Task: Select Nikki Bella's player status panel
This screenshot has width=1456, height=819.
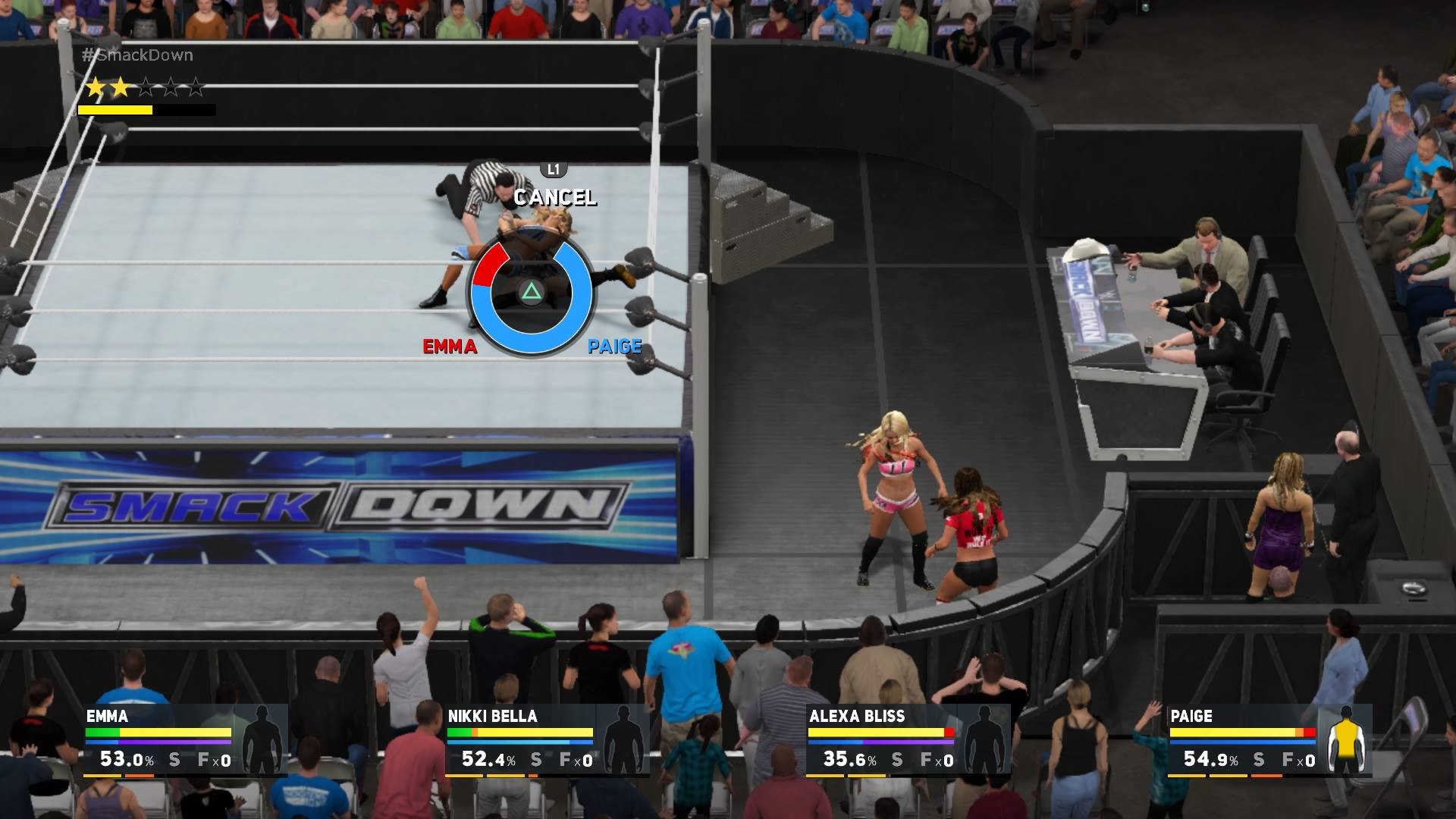Action: [546, 740]
